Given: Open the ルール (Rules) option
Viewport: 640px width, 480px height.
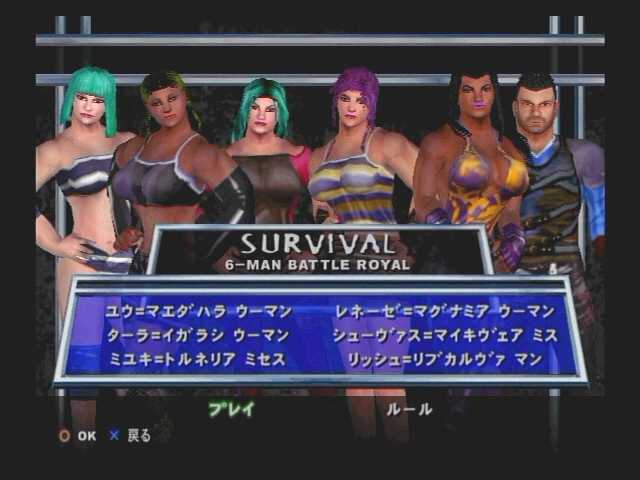Looking at the screenshot, I should 410,409.
